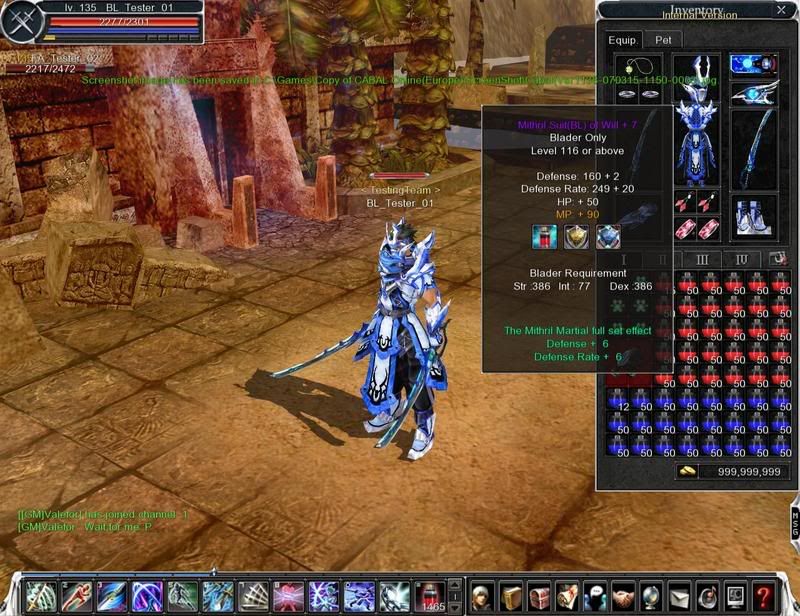This screenshot has width=800, height=616.
Task: Activate the first skill on the hotbar
Action: (40, 595)
